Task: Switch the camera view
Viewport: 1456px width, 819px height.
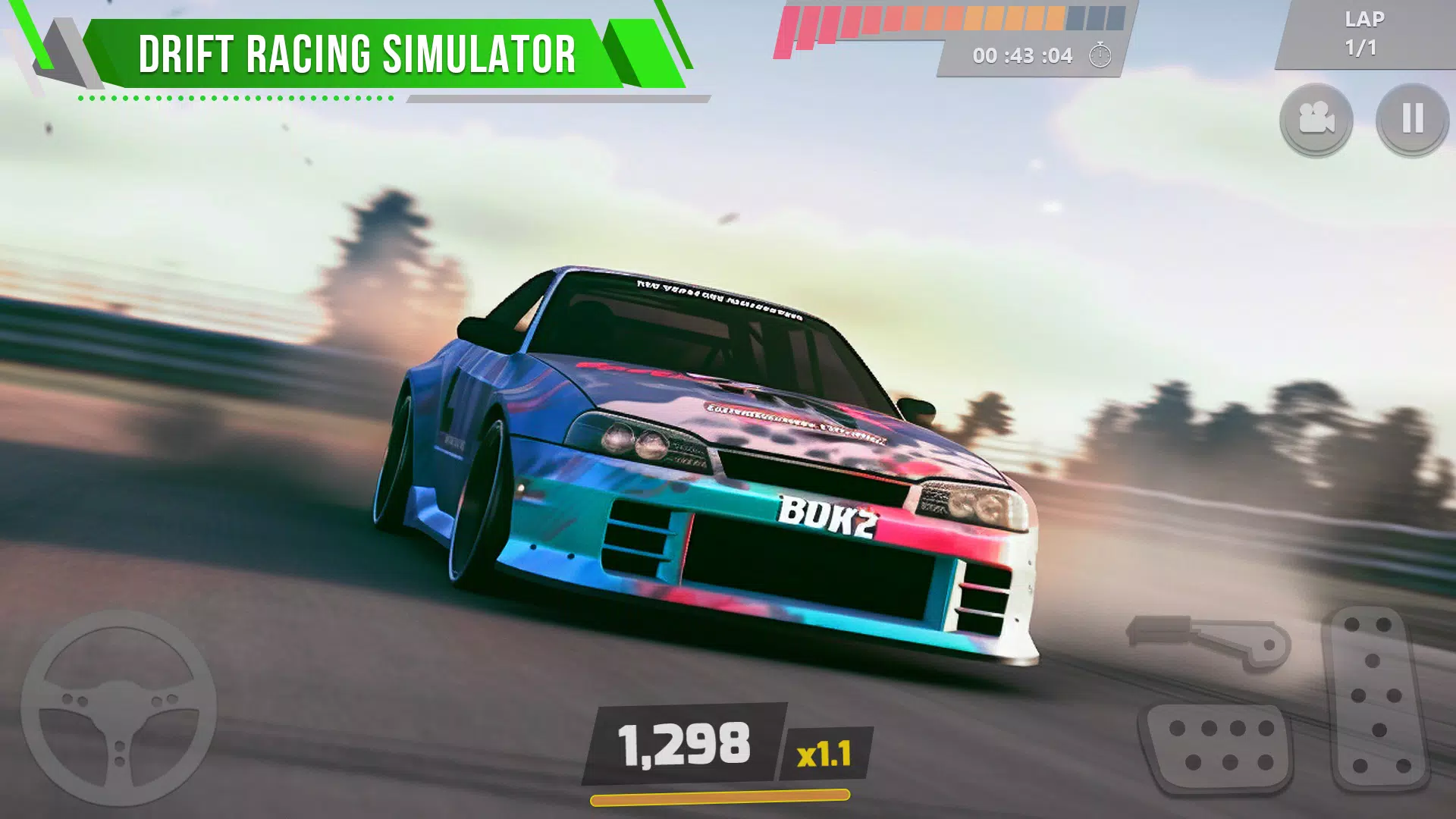Action: [1316, 119]
